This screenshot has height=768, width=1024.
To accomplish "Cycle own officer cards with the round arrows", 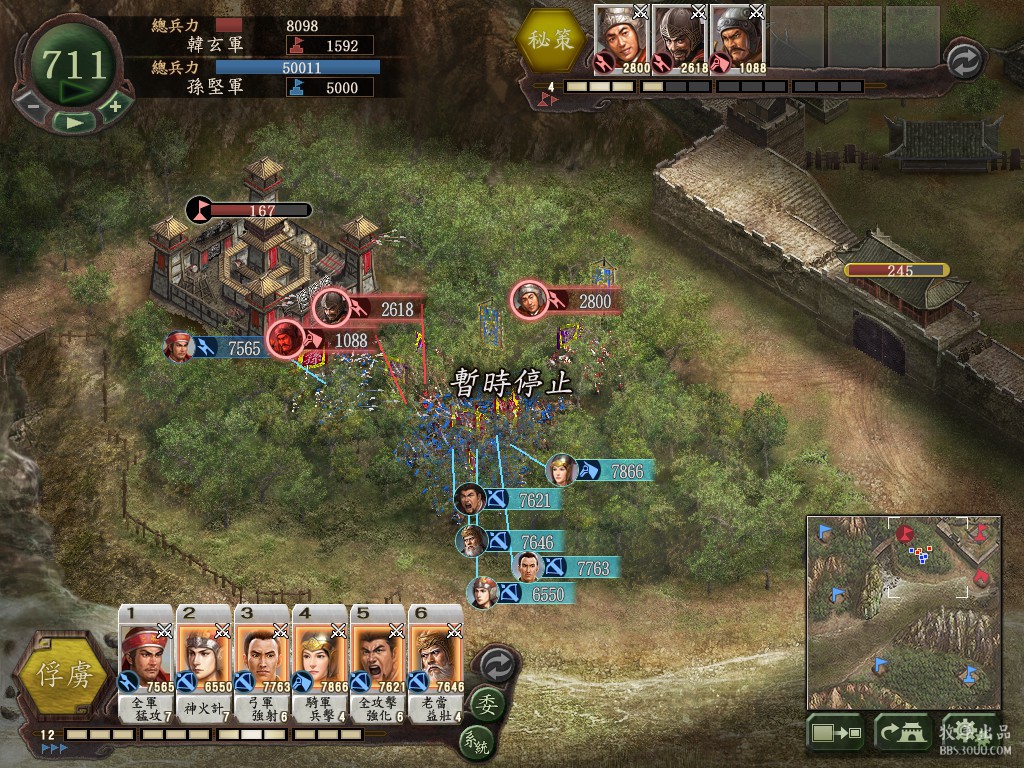I will point(496,663).
